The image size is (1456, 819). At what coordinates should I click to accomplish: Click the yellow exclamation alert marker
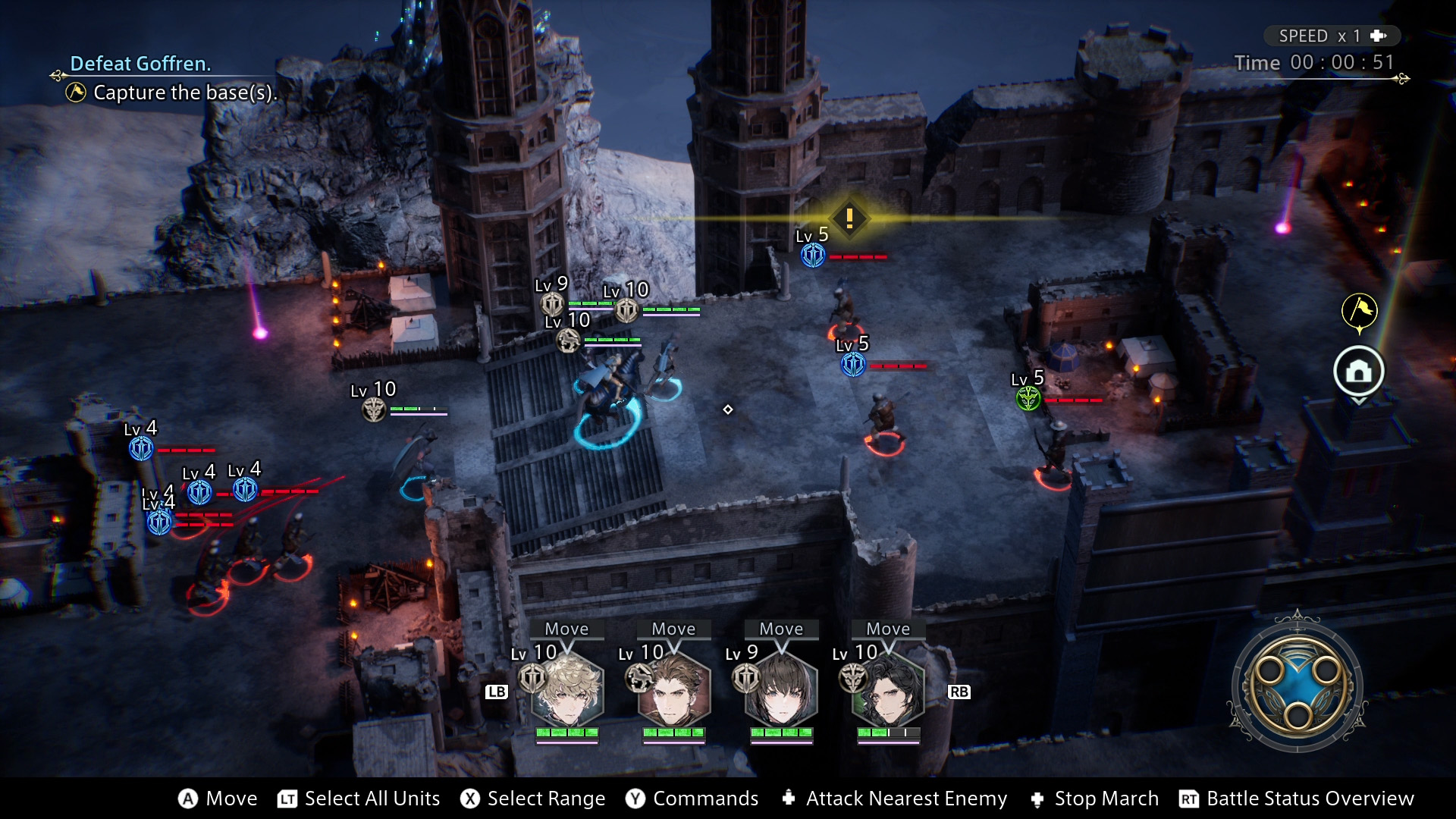pos(849,218)
